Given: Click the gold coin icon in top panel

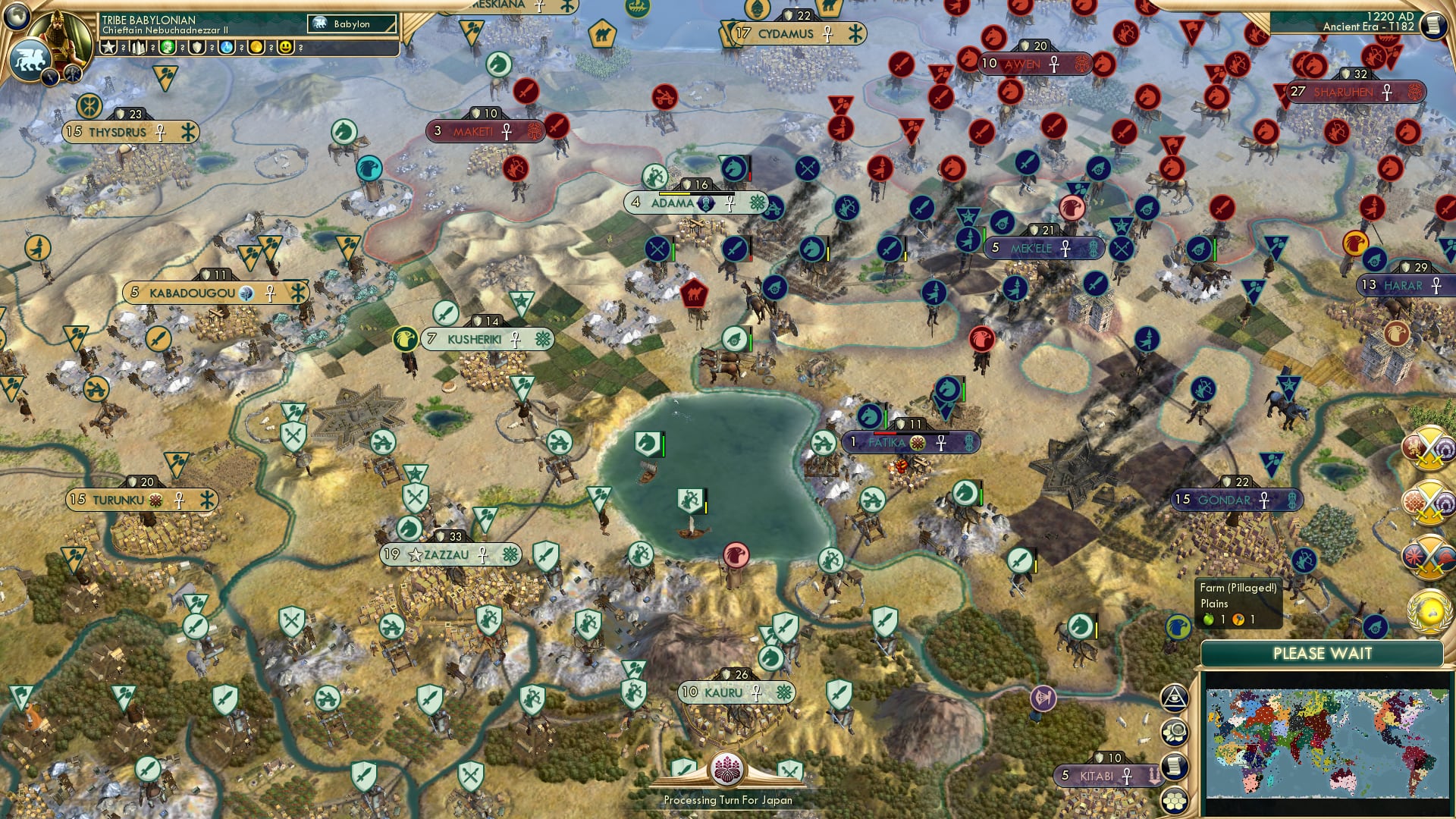Looking at the screenshot, I should [x=254, y=48].
